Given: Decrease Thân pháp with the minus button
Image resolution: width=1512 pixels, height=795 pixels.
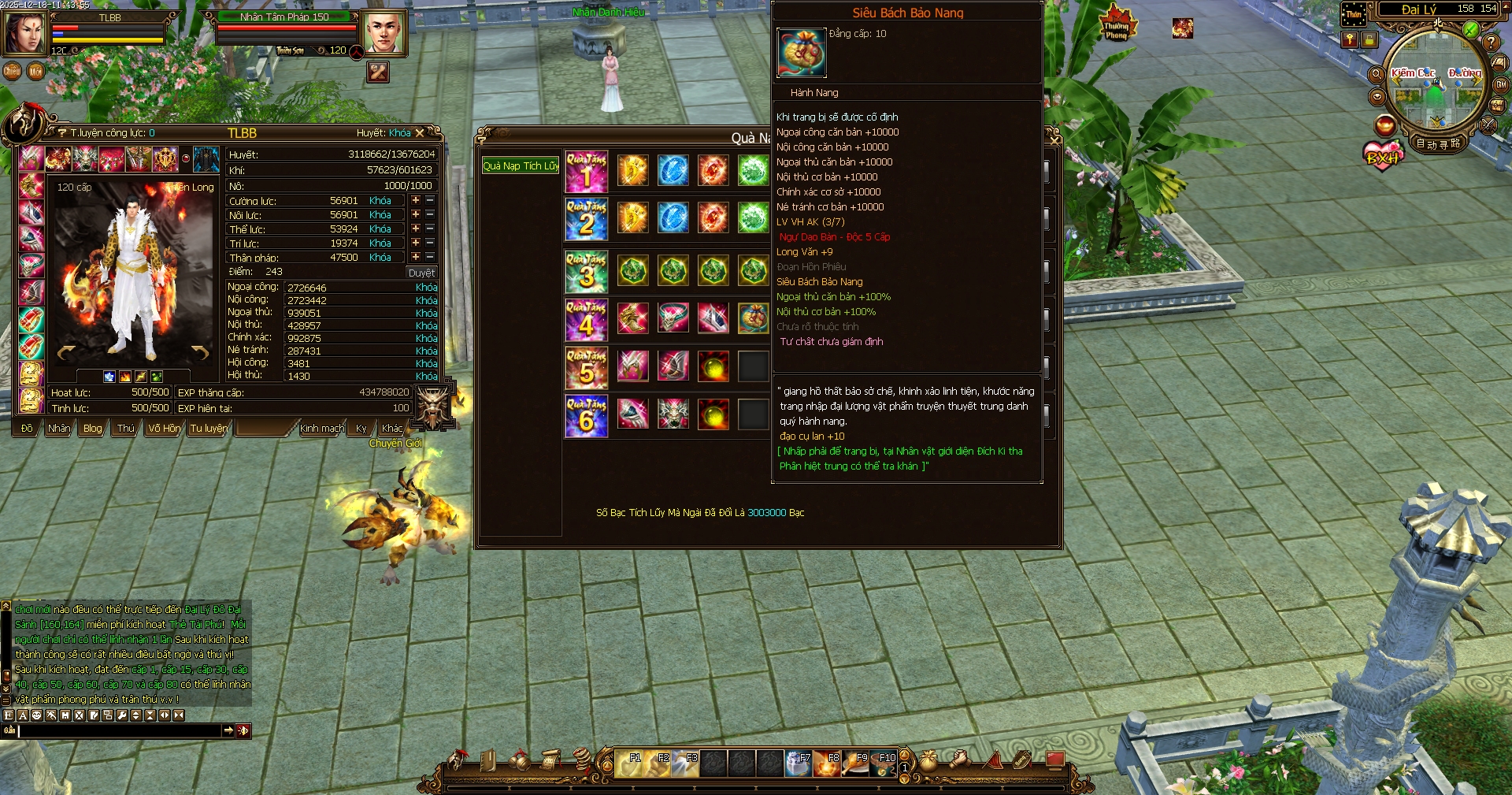Looking at the screenshot, I should pos(430,258).
